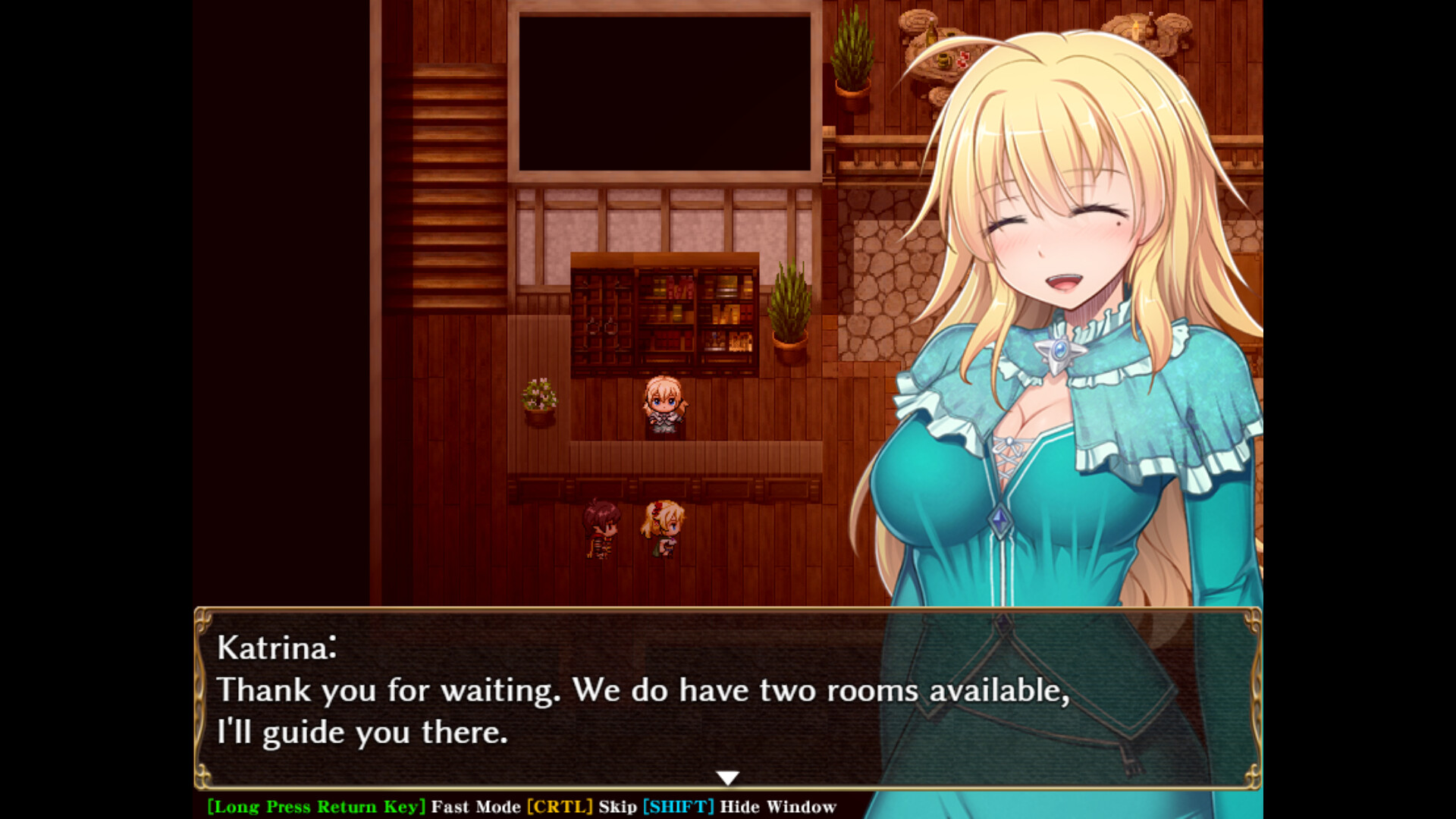Image resolution: width=1456 pixels, height=819 pixels.
Task: Select the blonde companion sprite
Action: pos(663,527)
